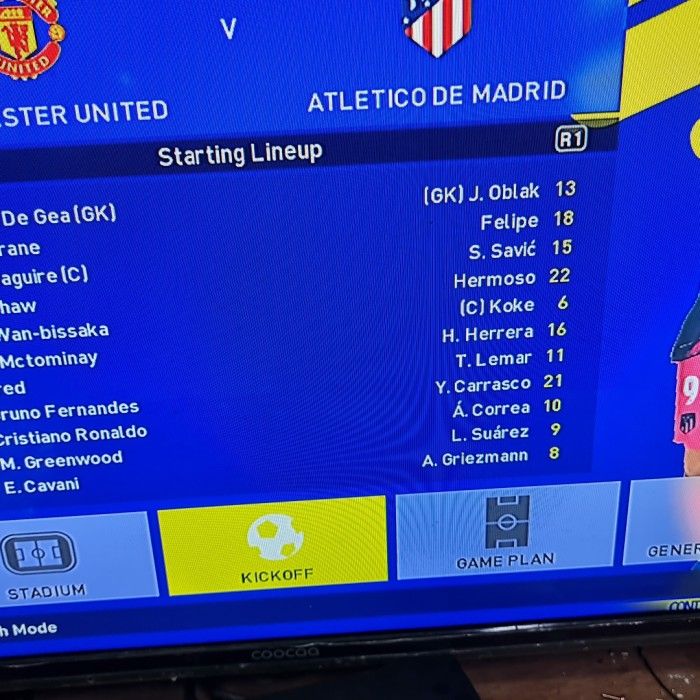
Task: Pick A. Griezmann from the lineup
Action: [x=475, y=457]
